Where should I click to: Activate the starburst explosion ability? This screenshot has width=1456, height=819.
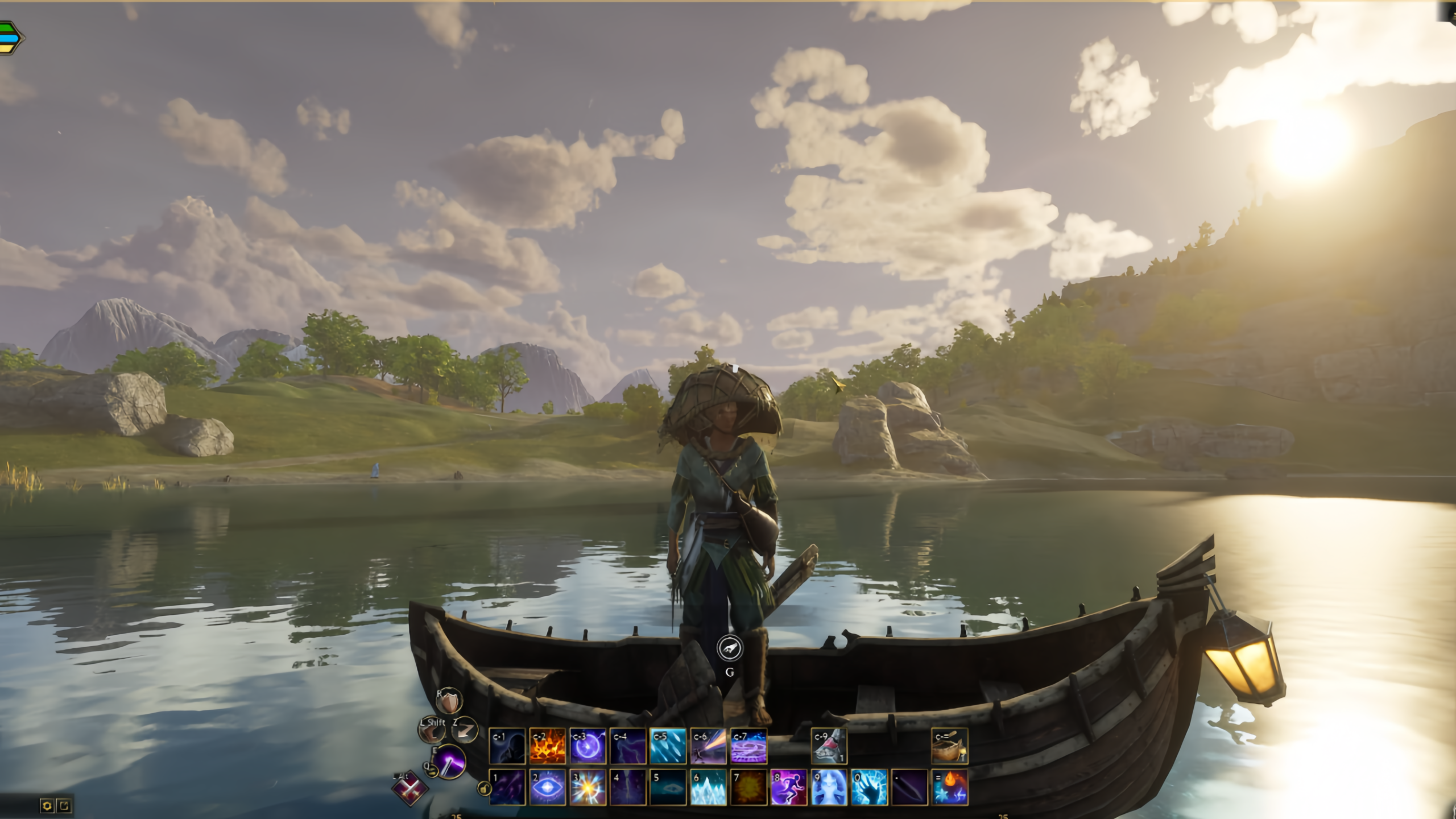pos(588,787)
